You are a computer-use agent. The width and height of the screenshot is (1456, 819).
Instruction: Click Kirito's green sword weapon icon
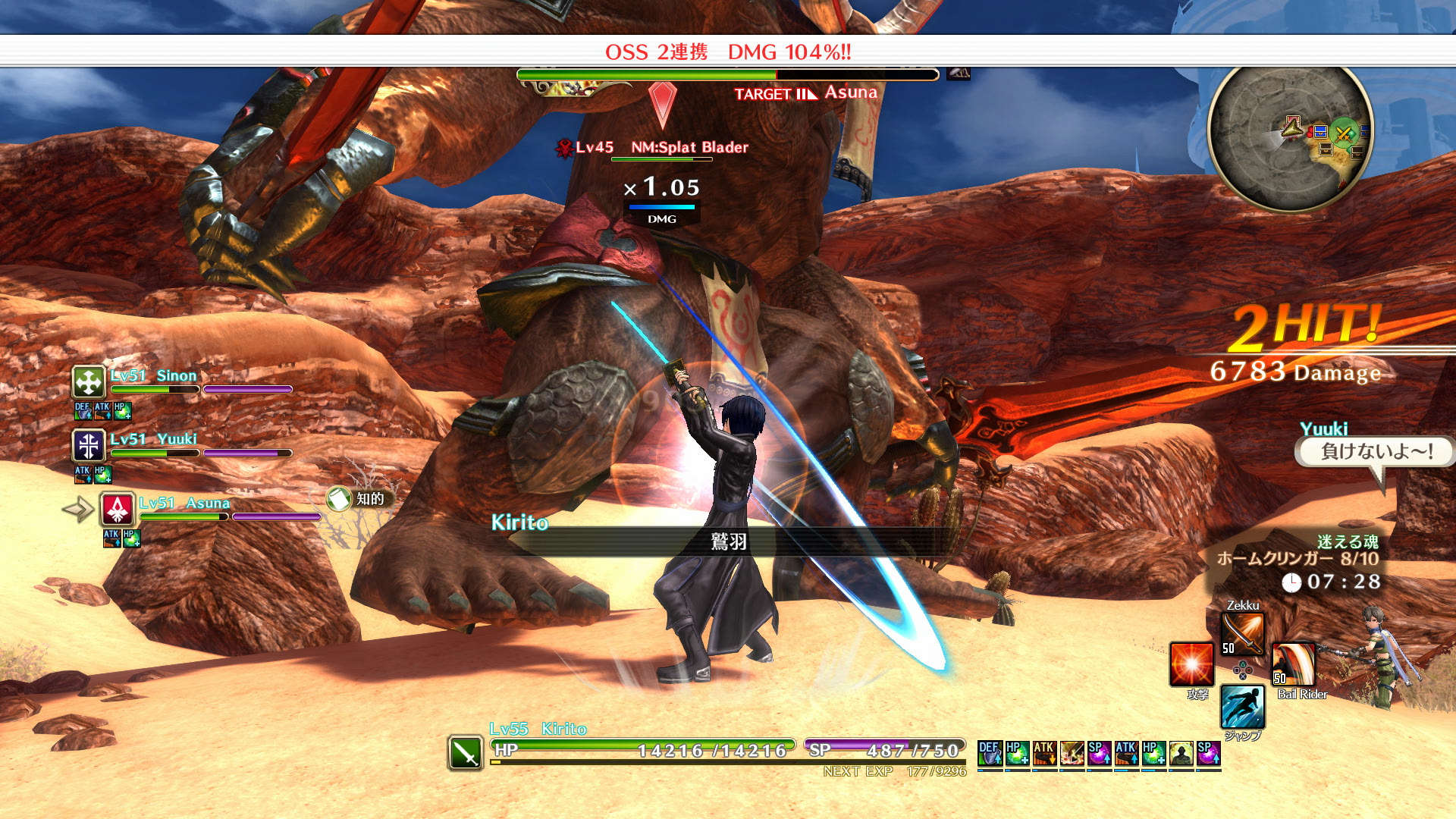pos(465,753)
